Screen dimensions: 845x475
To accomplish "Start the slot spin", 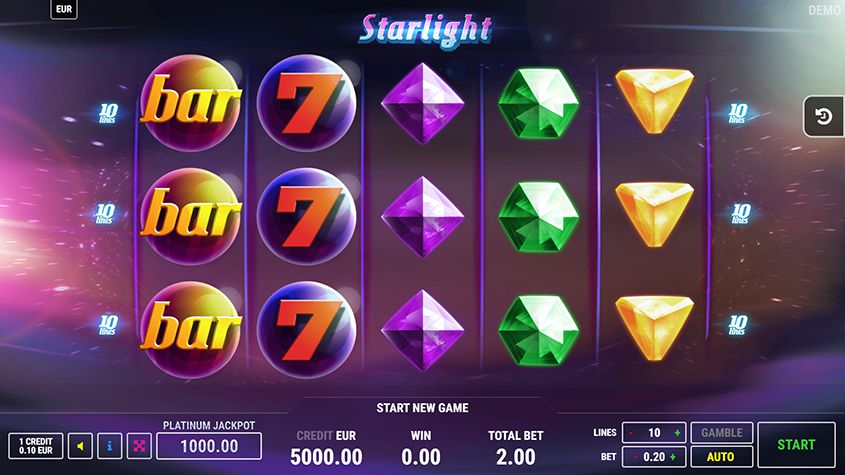I will coord(796,444).
